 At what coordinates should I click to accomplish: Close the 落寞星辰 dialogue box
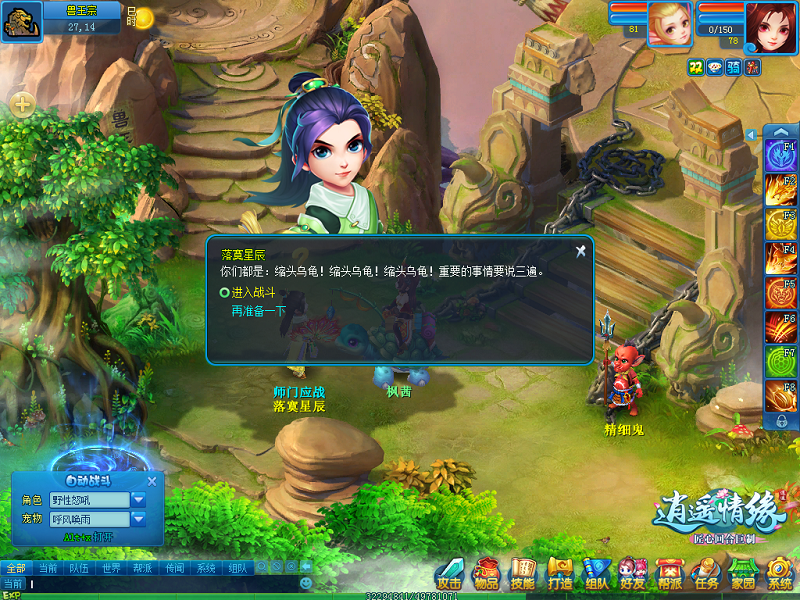point(580,251)
